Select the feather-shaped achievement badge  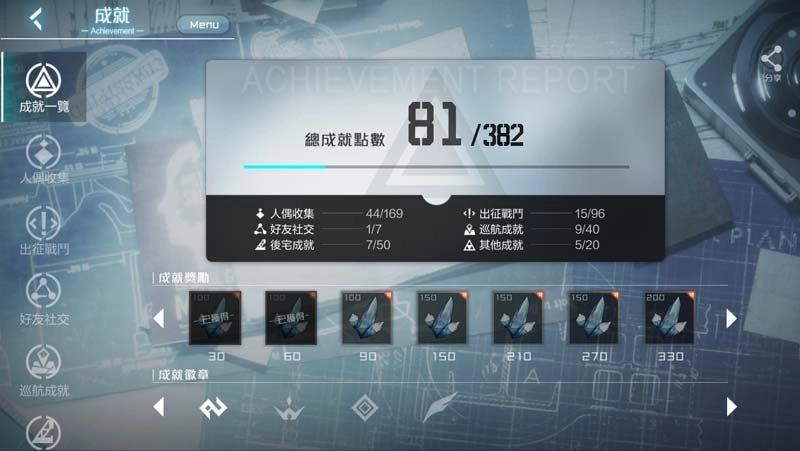point(439,408)
